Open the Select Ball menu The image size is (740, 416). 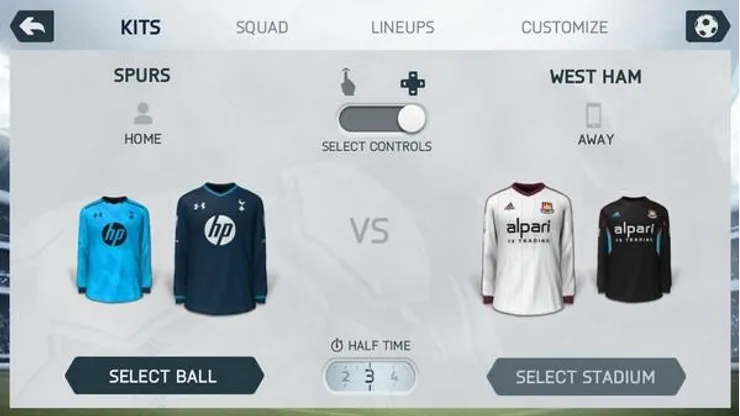(163, 377)
